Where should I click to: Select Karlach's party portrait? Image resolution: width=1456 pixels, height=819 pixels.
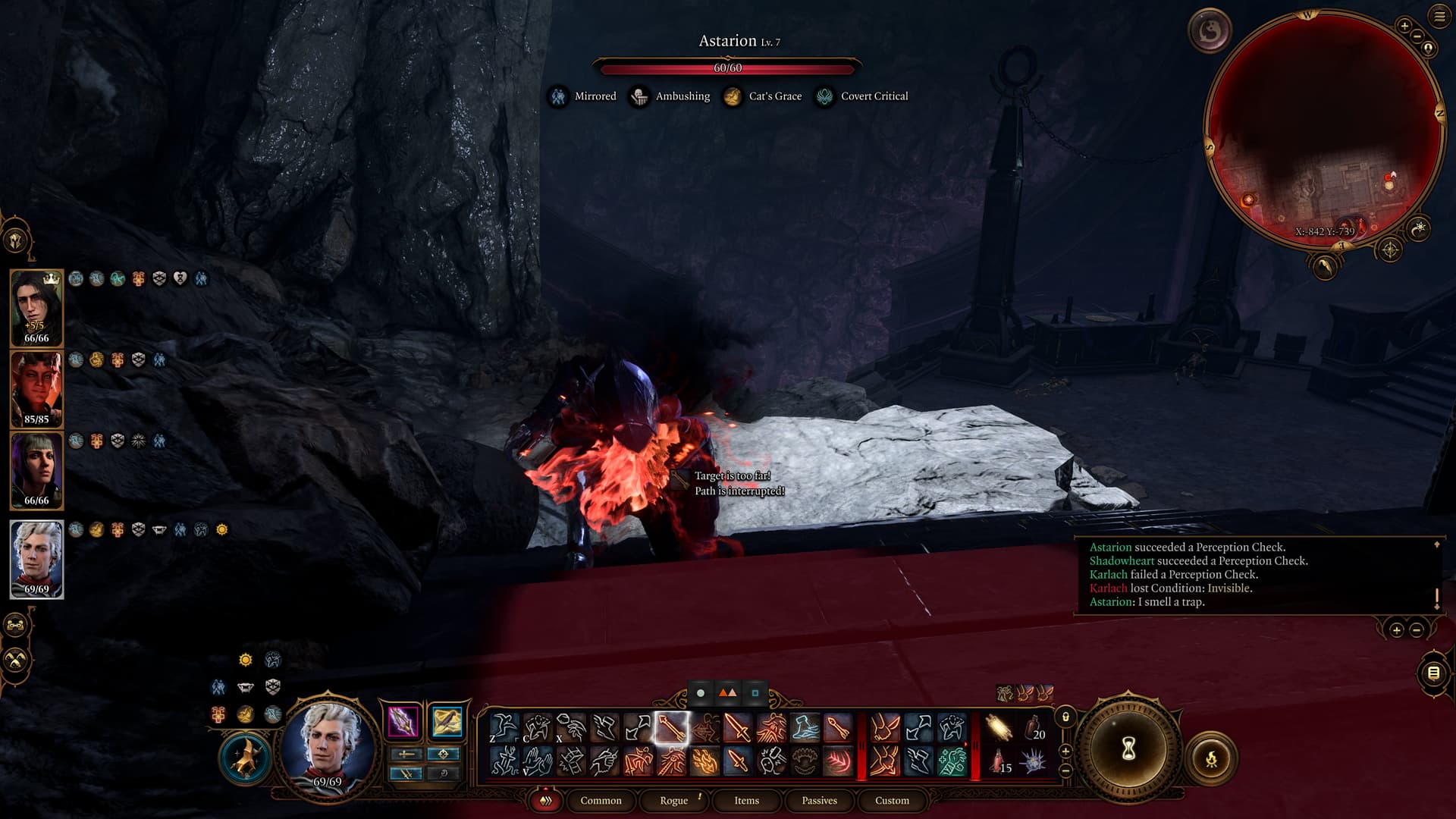(36, 388)
